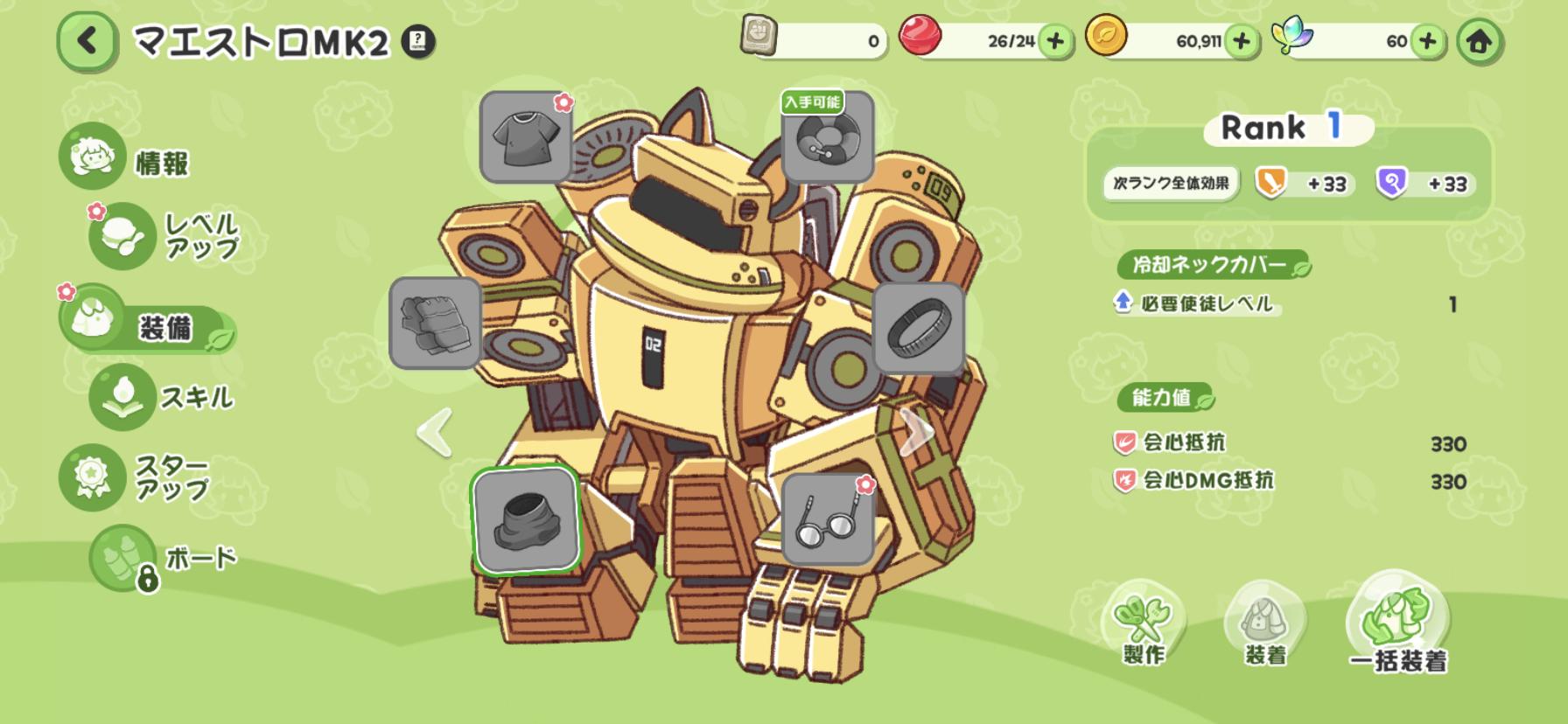The image size is (1568, 724).
Task: Select the 装備 tab
Action: click(x=144, y=325)
